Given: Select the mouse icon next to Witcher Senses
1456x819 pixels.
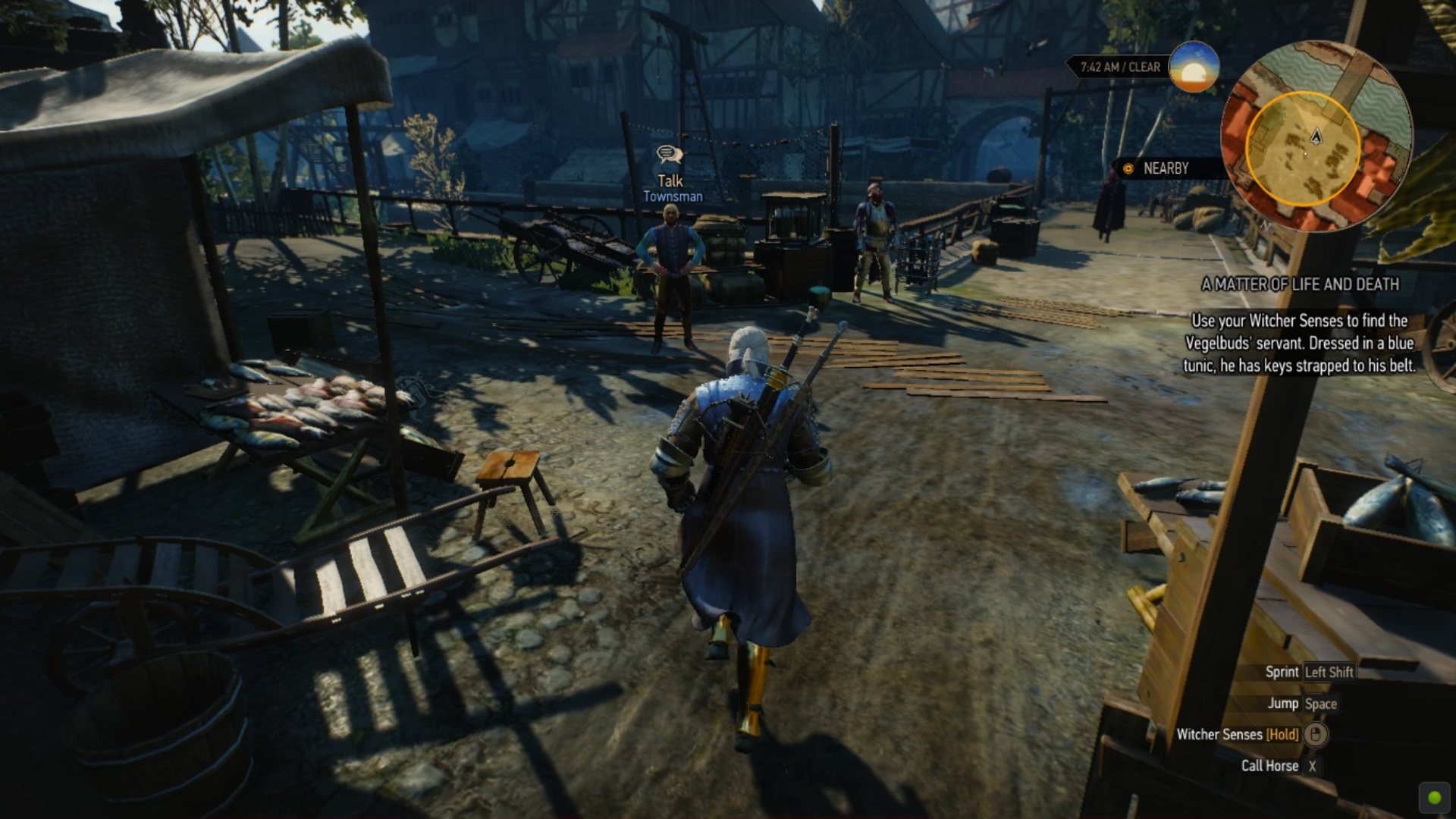Looking at the screenshot, I should tap(1316, 735).
